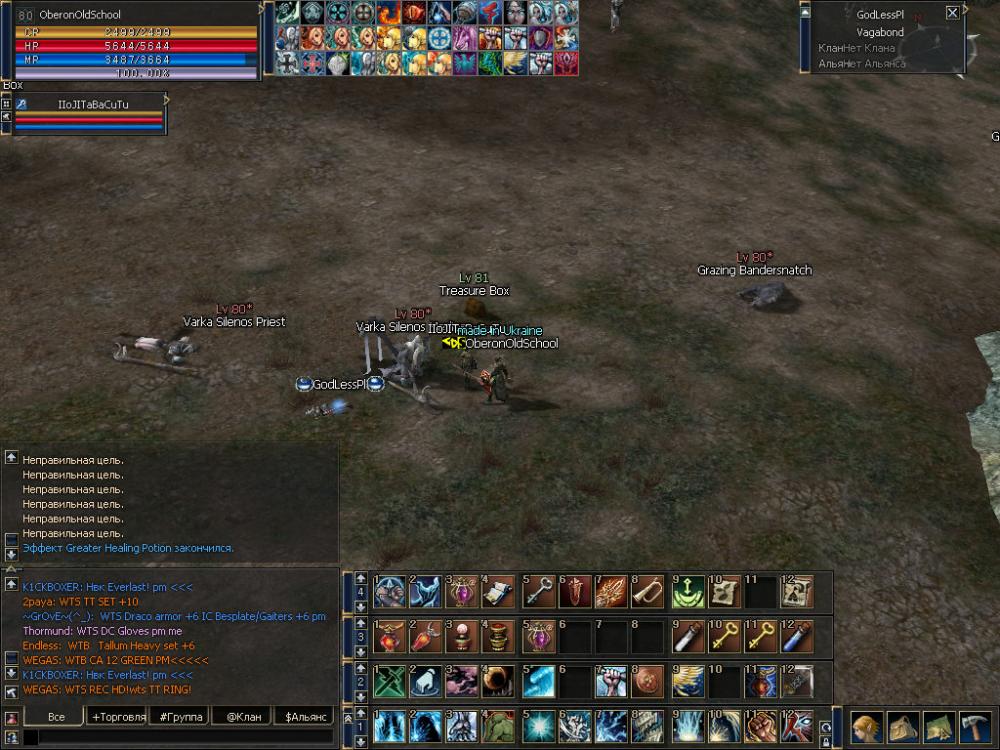The width and height of the screenshot is (1000, 750).
Task: Open the character status elf-face icon
Action: click(866, 726)
